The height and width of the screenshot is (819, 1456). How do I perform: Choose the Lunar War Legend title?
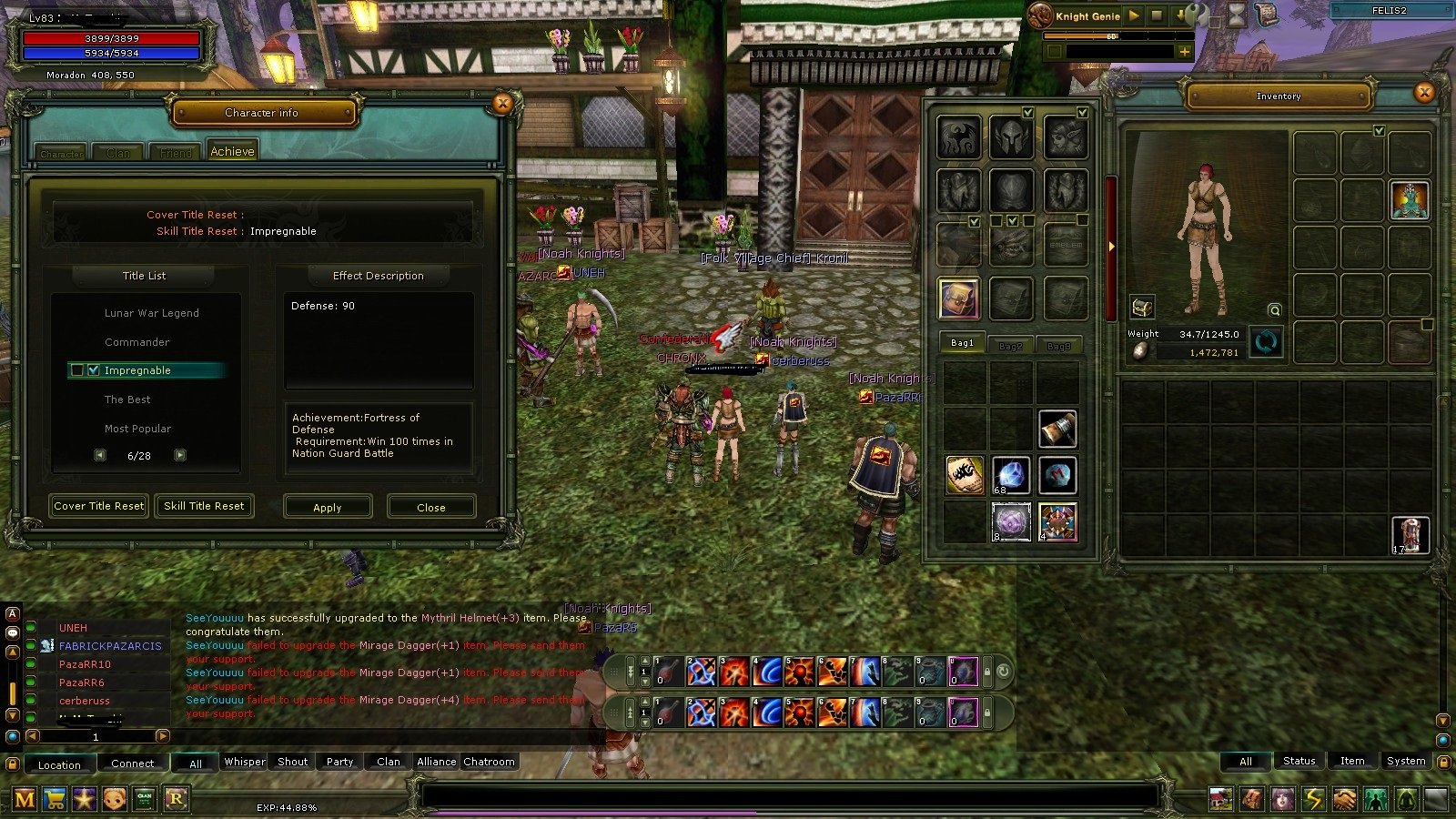(x=151, y=313)
